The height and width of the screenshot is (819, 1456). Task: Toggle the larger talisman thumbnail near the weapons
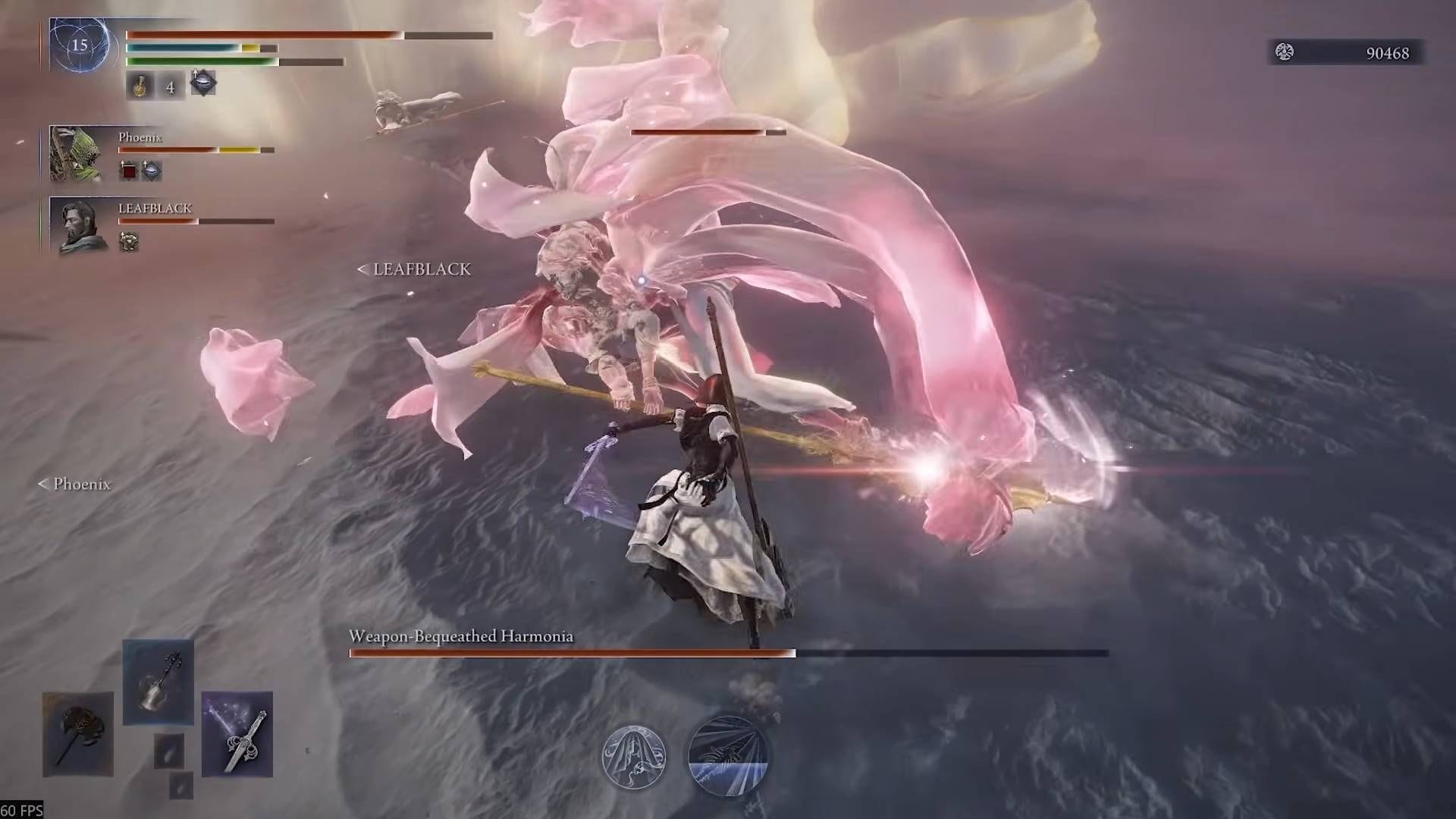(x=169, y=751)
